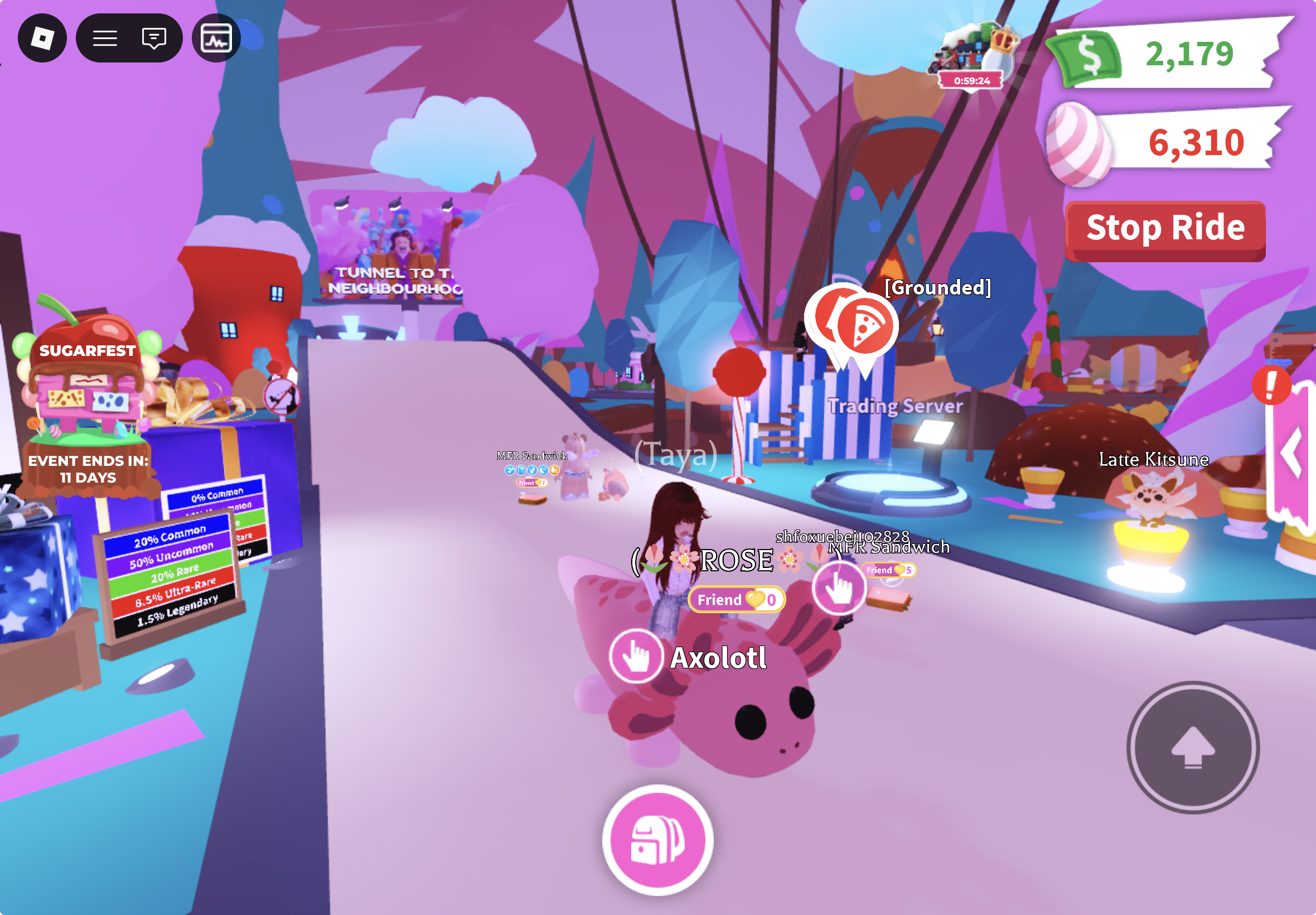The image size is (1316, 915).
Task: Click the red exclamation alert
Action: click(1270, 386)
